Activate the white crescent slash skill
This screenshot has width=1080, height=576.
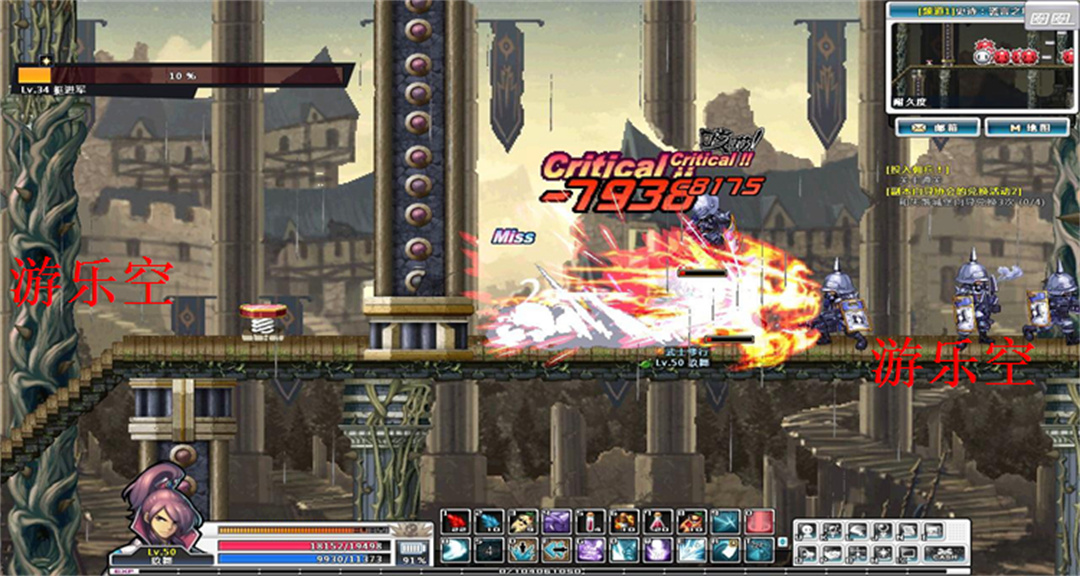pyautogui.click(x=456, y=549)
